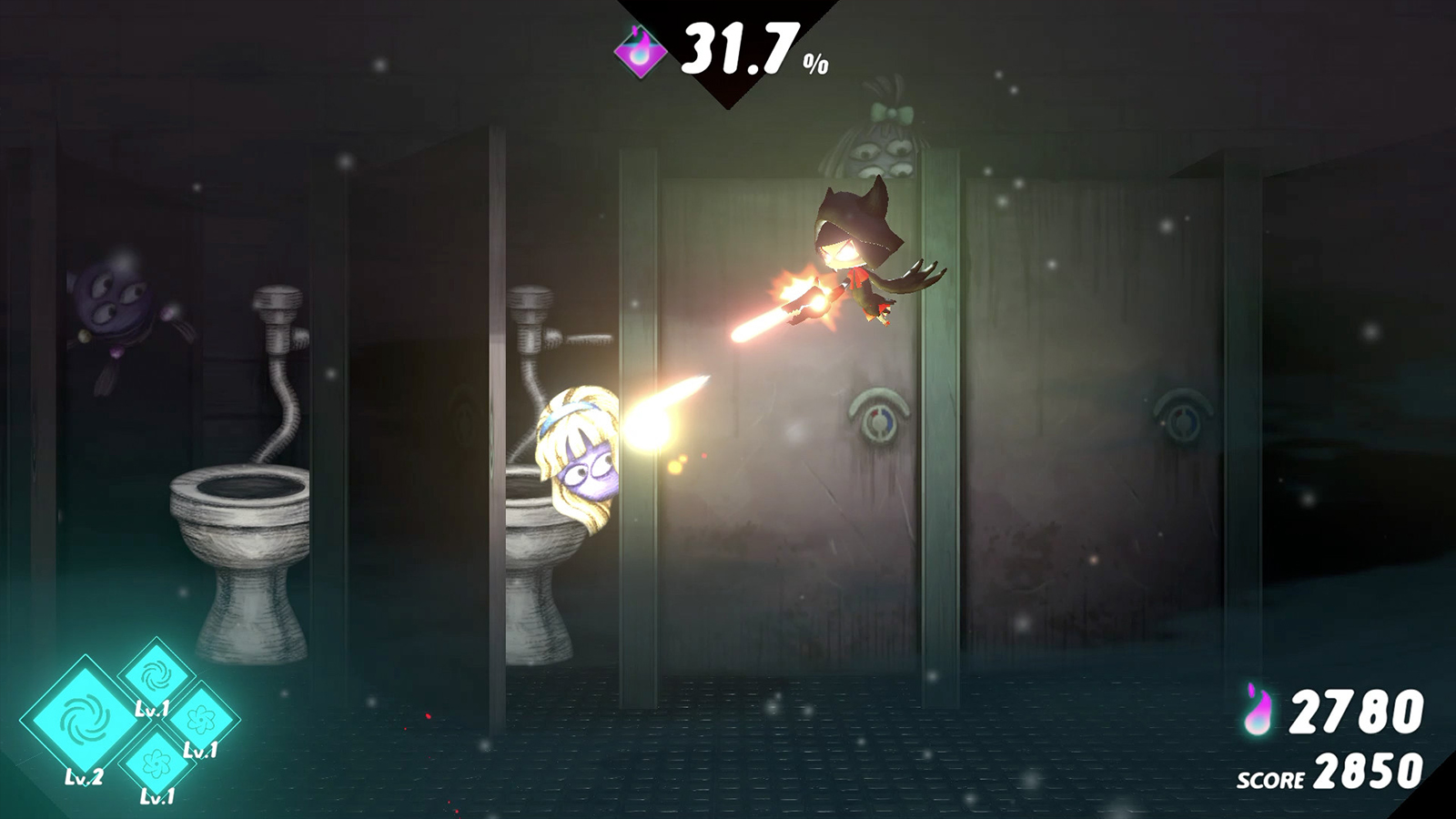This screenshot has height=819, width=1456.
Task: Click the dial lock on the right stall door
Action: 1186,420
